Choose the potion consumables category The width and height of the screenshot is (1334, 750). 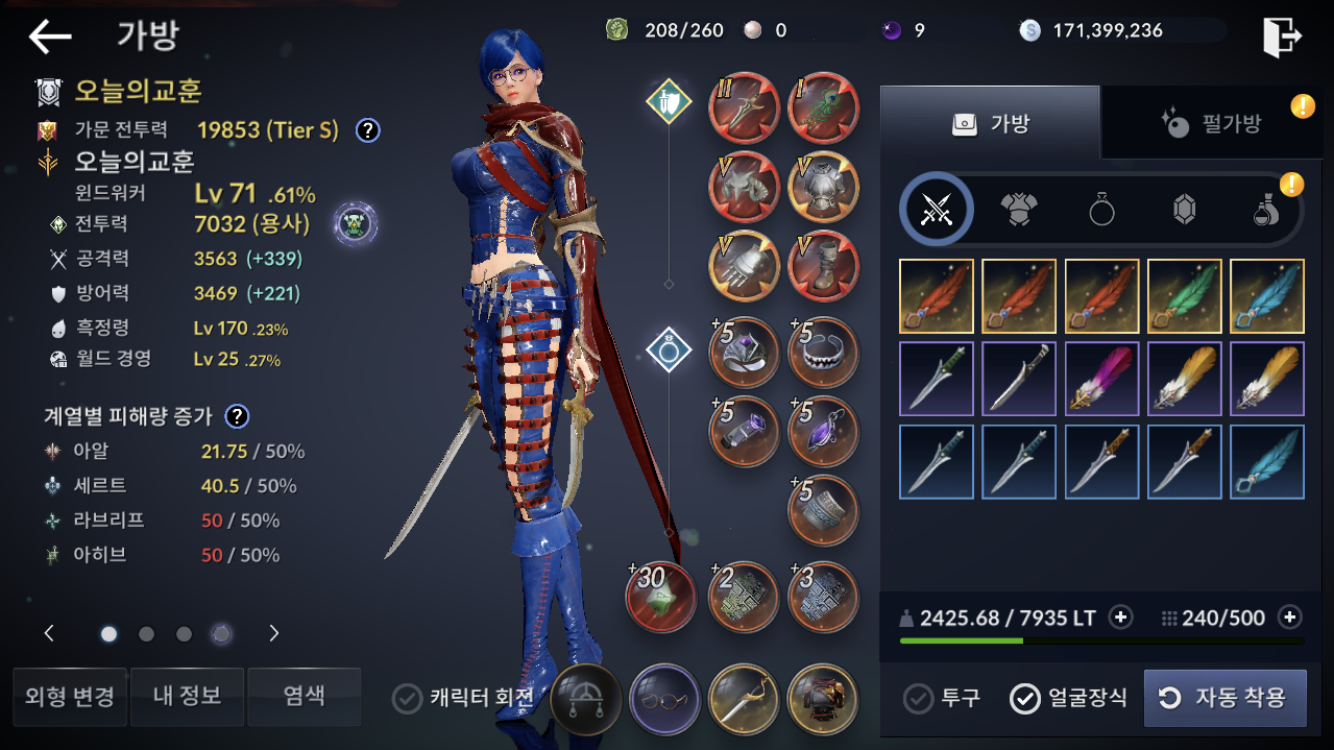[1266, 209]
